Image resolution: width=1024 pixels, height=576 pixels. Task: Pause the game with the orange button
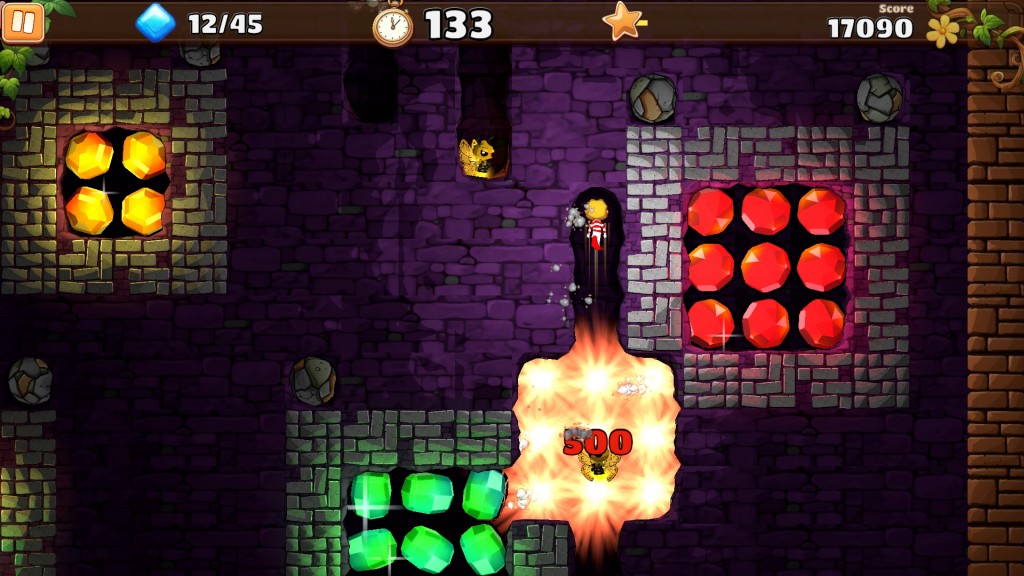[x=23, y=22]
